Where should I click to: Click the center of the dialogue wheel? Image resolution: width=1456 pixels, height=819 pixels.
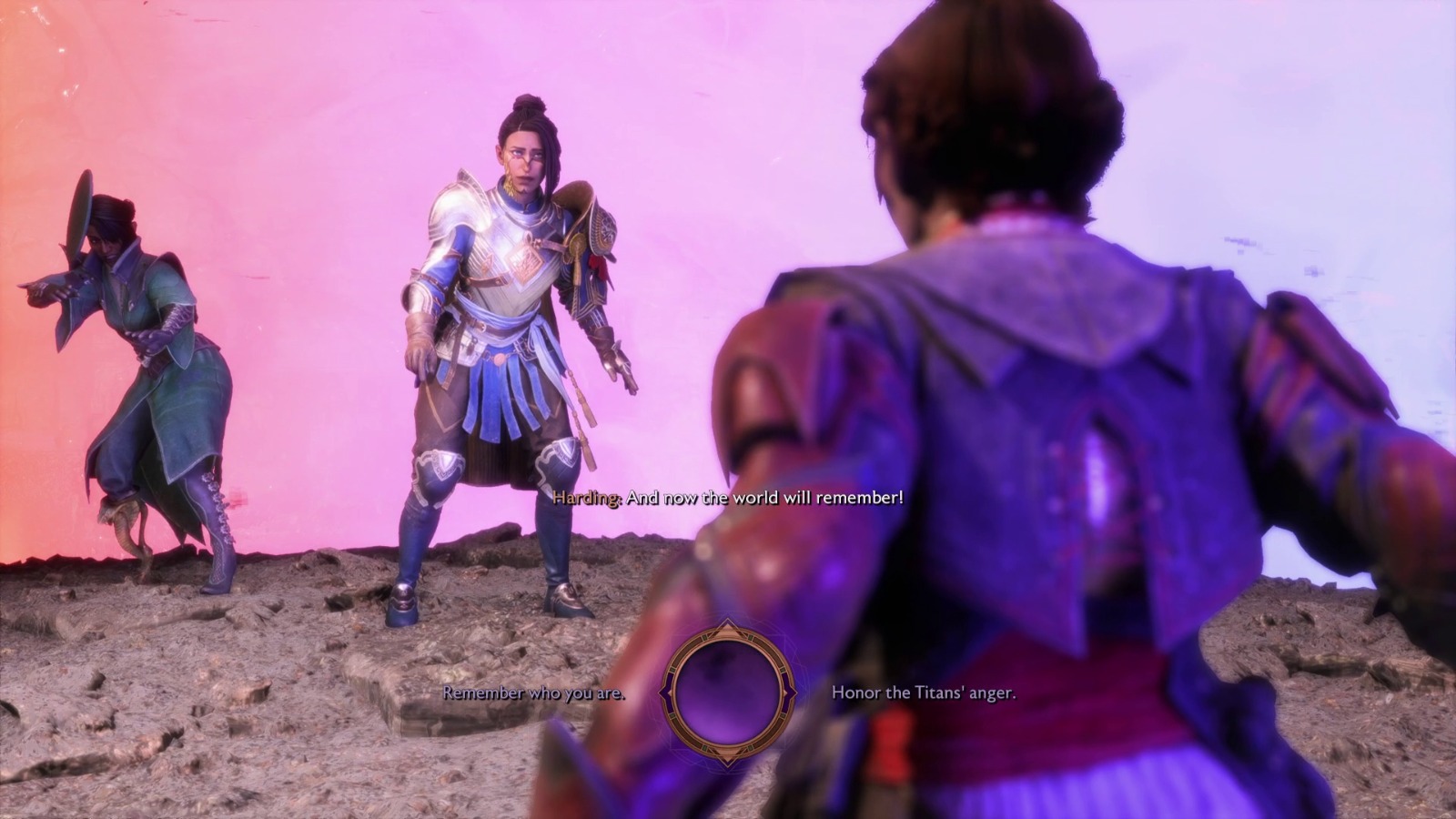pyautogui.click(x=729, y=693)
